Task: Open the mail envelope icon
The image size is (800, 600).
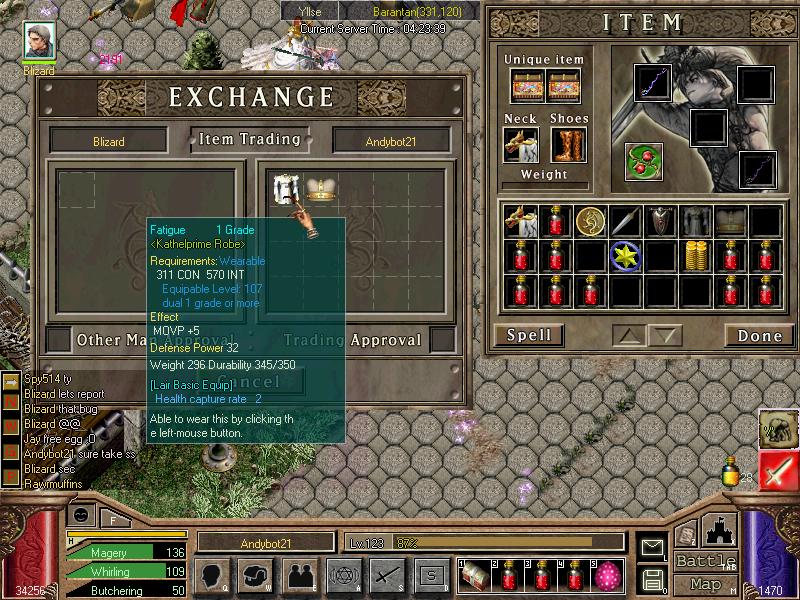Action: [x=653, y=547]
